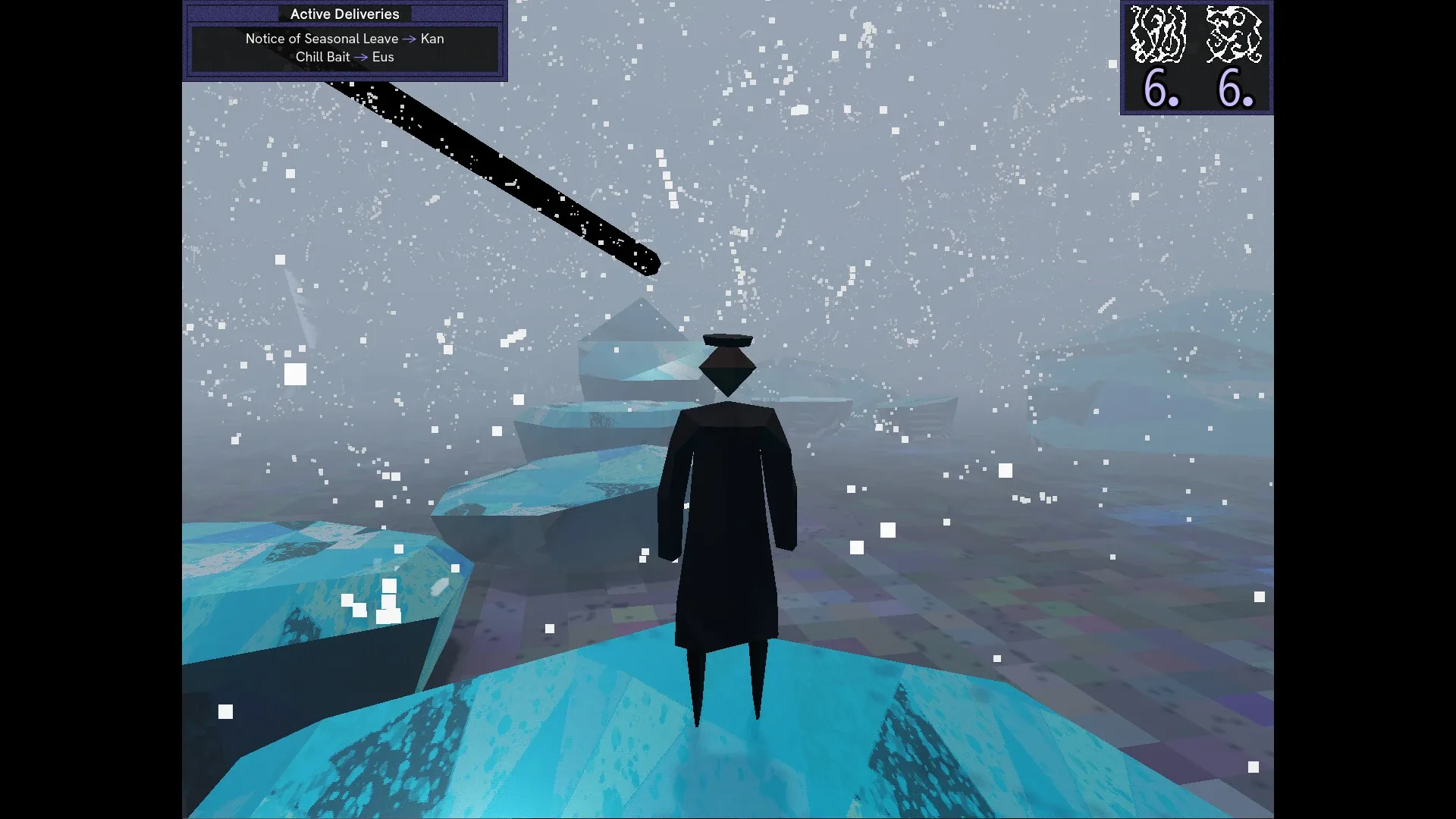The image size is (1456, 819).
Task: Click the Active Deliveries panel header
Action: point(344,14)
